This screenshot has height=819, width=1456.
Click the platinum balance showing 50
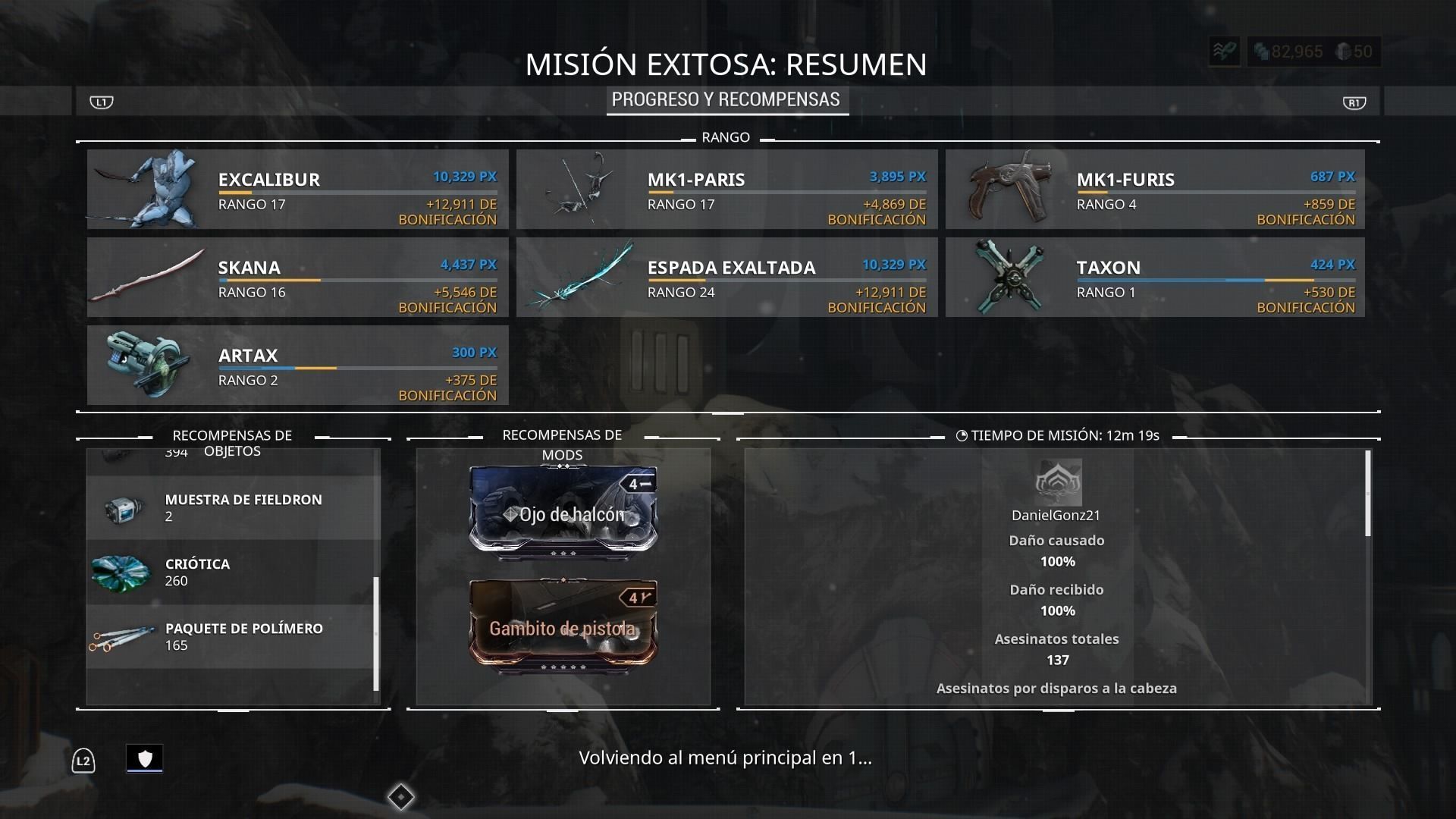(x=1354, y=52)
